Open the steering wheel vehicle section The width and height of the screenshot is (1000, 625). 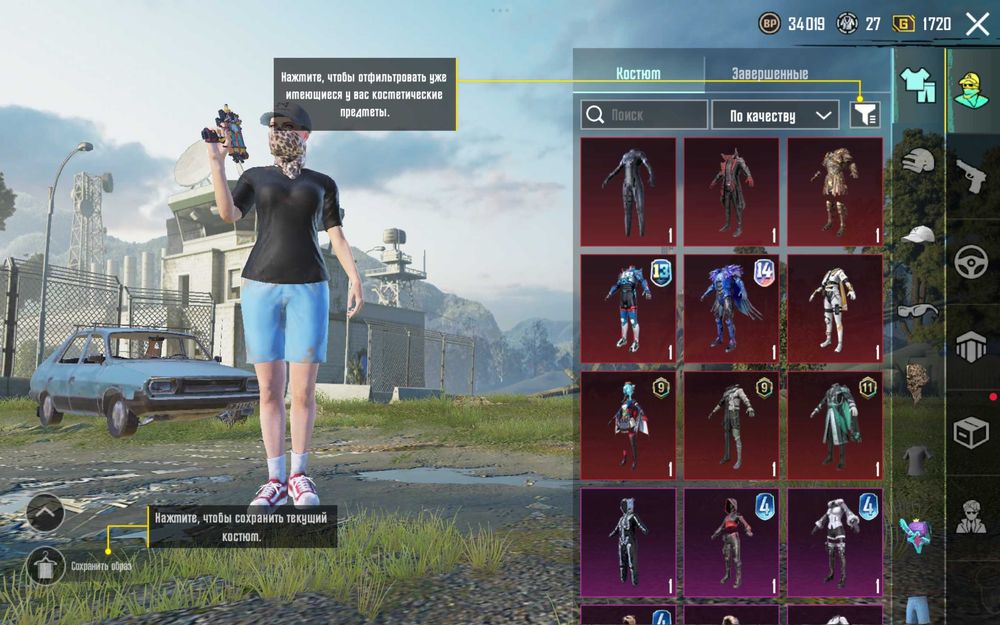[x=971, y=261]
